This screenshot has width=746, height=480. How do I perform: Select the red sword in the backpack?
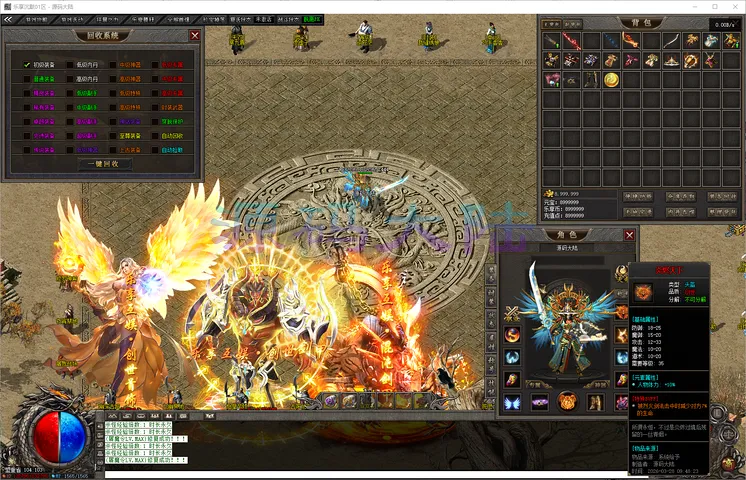570,41
